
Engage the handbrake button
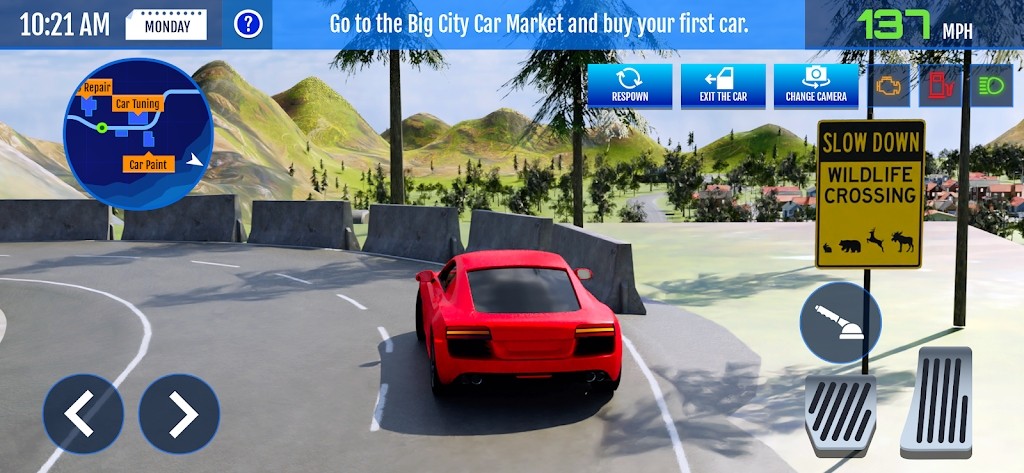840,323
